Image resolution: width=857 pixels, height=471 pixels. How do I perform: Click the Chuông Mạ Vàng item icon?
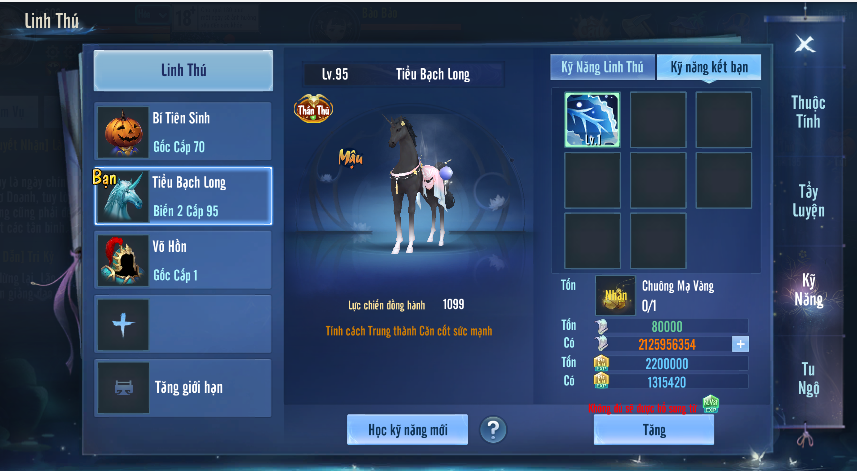click(615, 295)
